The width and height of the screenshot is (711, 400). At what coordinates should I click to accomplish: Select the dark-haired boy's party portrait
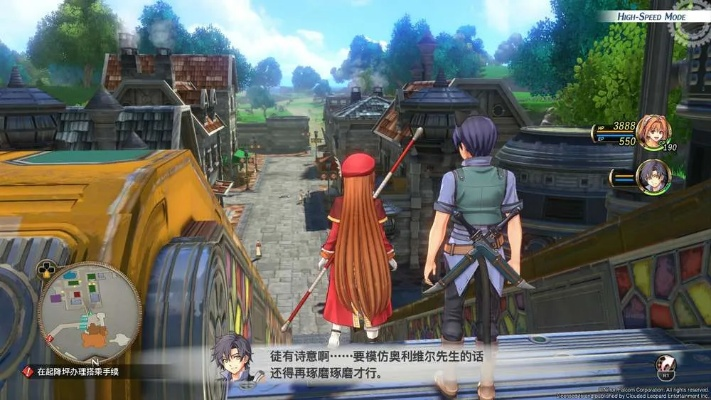653,176
